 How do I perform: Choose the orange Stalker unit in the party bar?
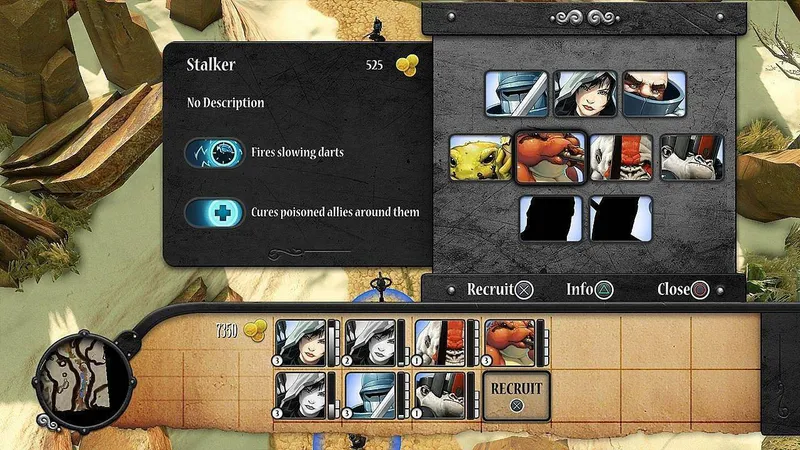(x=509, y=343)
